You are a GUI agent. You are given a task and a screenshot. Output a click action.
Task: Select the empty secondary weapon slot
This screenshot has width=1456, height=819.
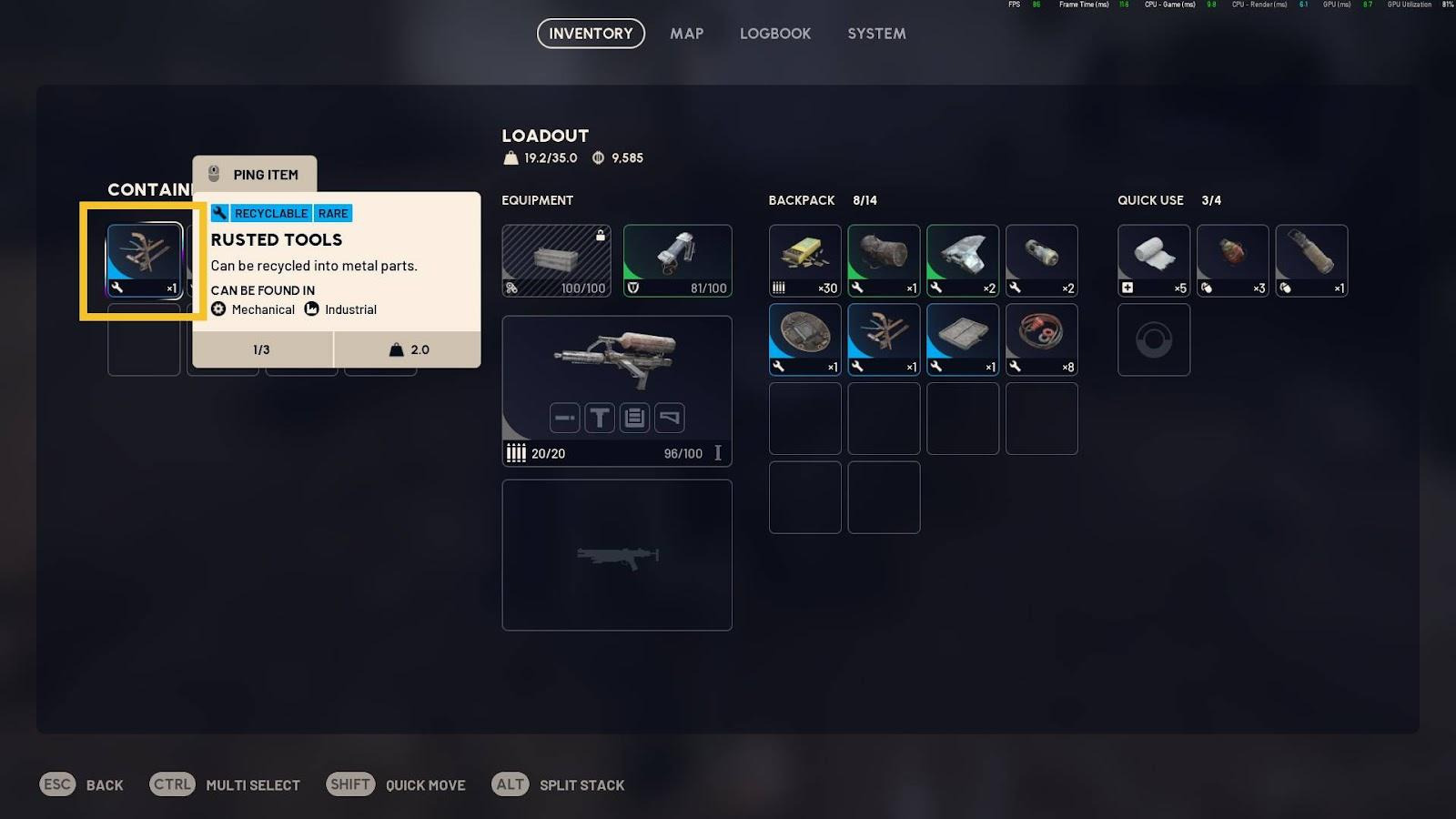point(617,554)
